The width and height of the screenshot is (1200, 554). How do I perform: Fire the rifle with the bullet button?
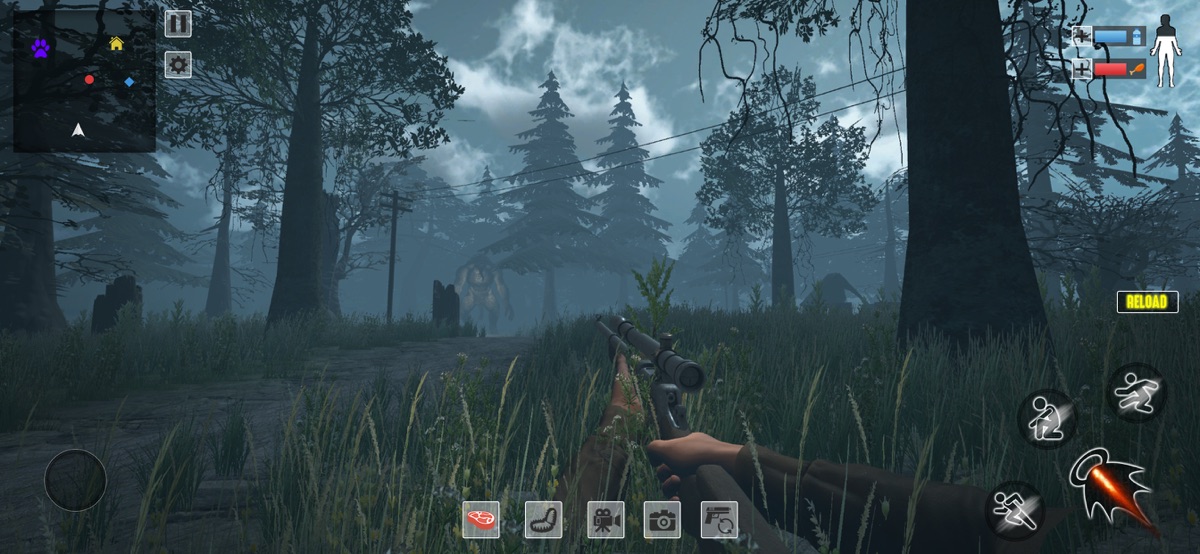1112,485
